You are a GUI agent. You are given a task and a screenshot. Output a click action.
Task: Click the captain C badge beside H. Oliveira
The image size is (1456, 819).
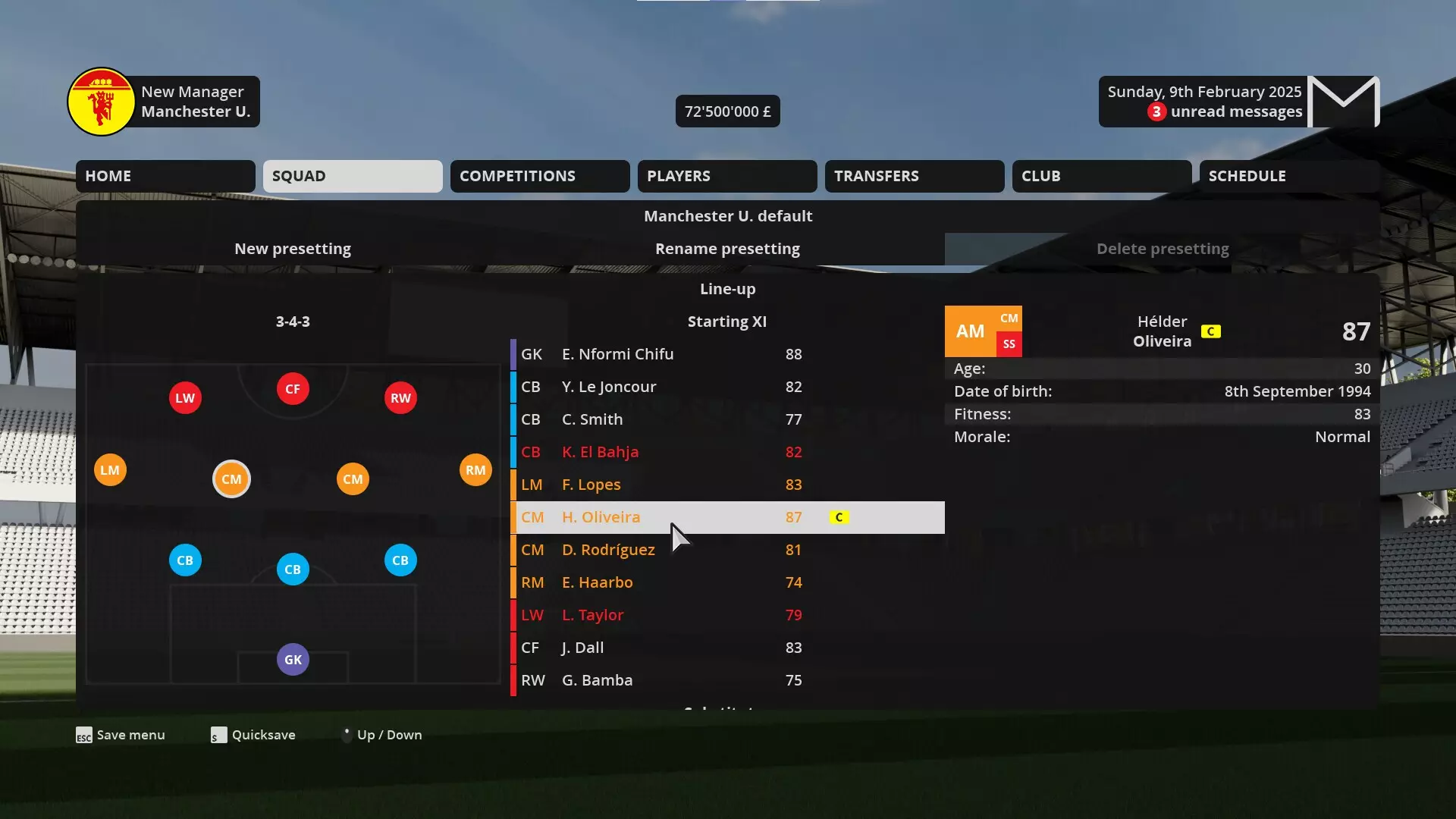point(839,517)
